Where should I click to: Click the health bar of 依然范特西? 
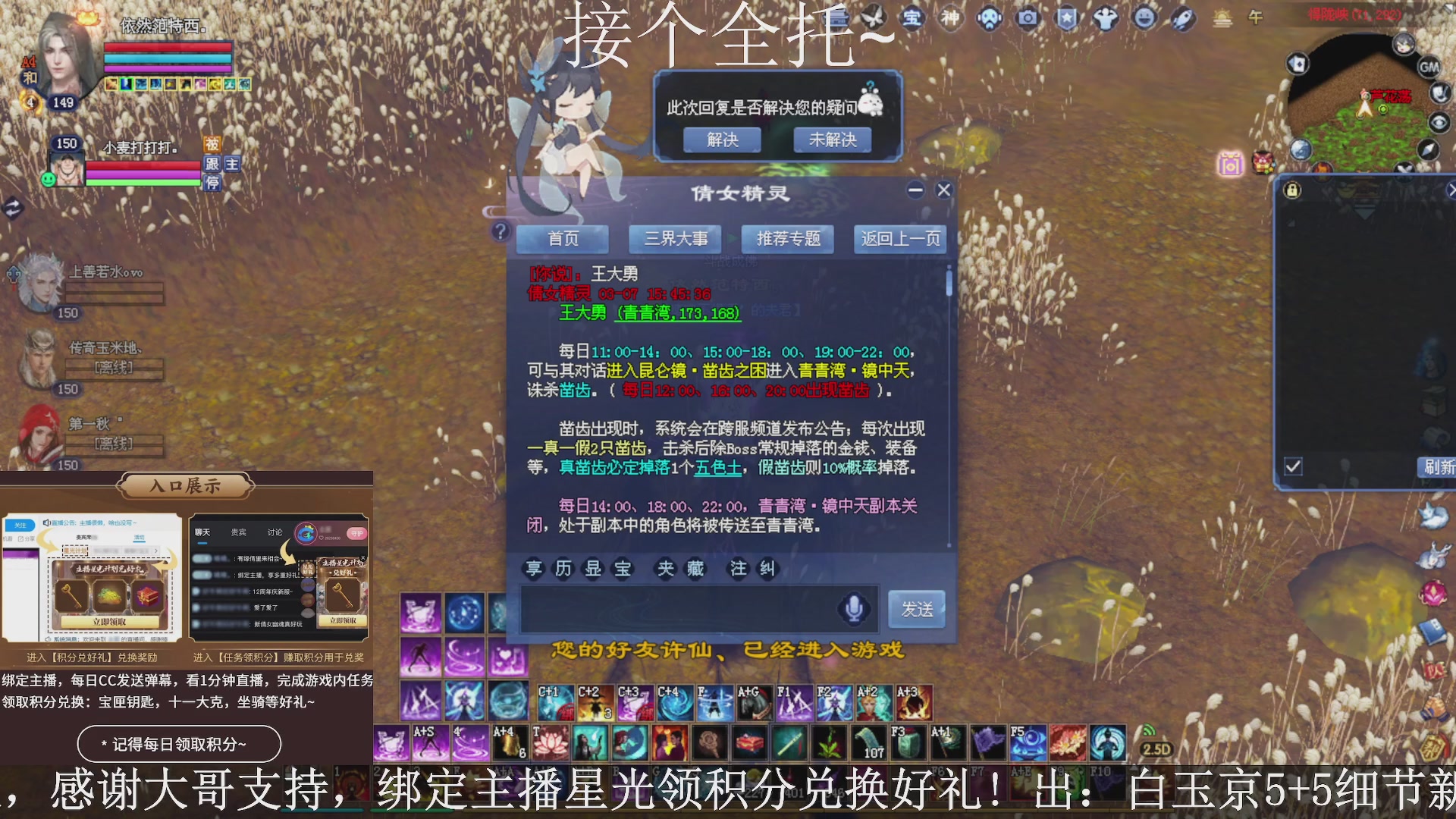[x=167, y=45]
